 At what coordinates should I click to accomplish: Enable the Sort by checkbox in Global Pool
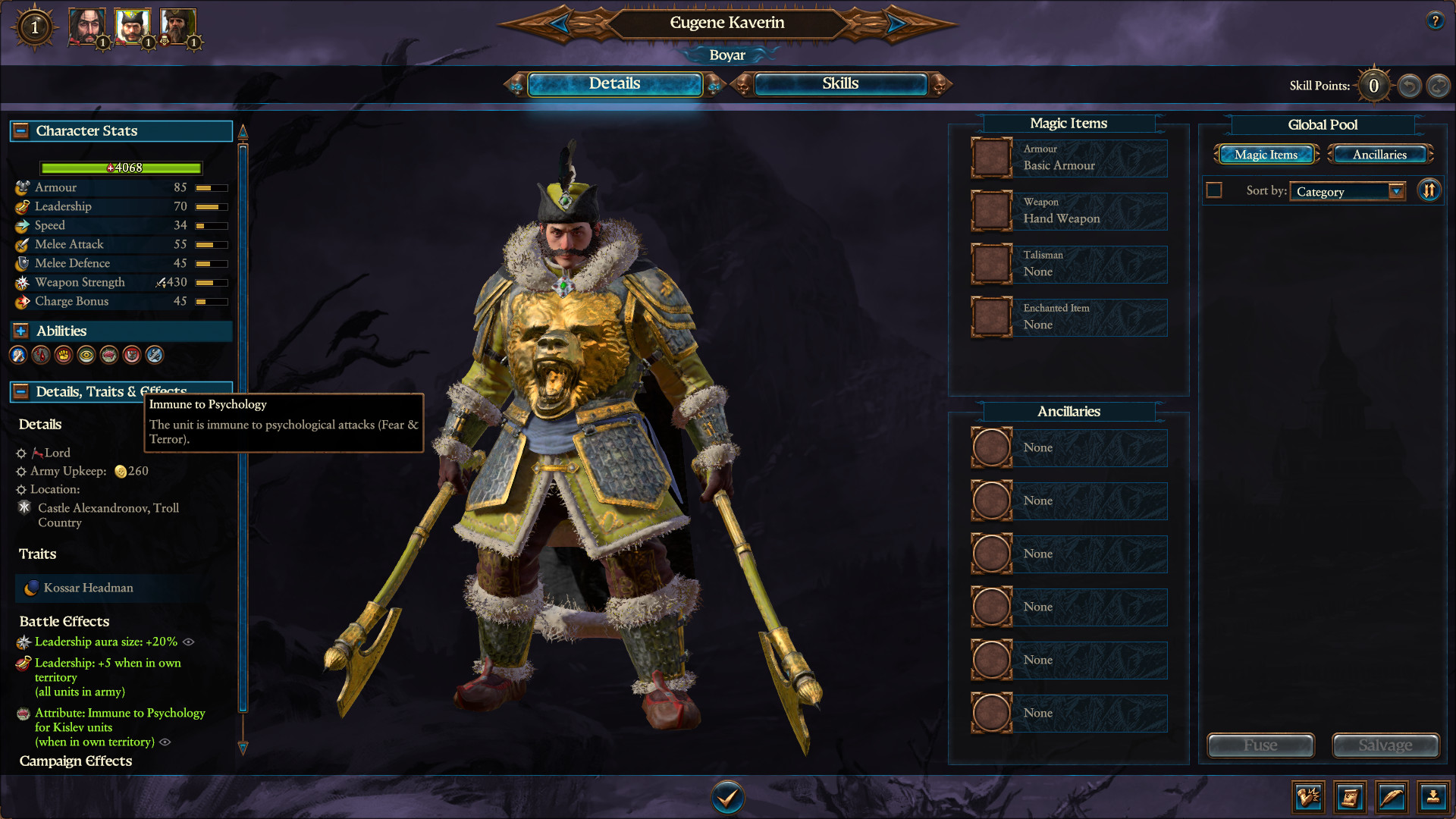[x=1213, y=190]
